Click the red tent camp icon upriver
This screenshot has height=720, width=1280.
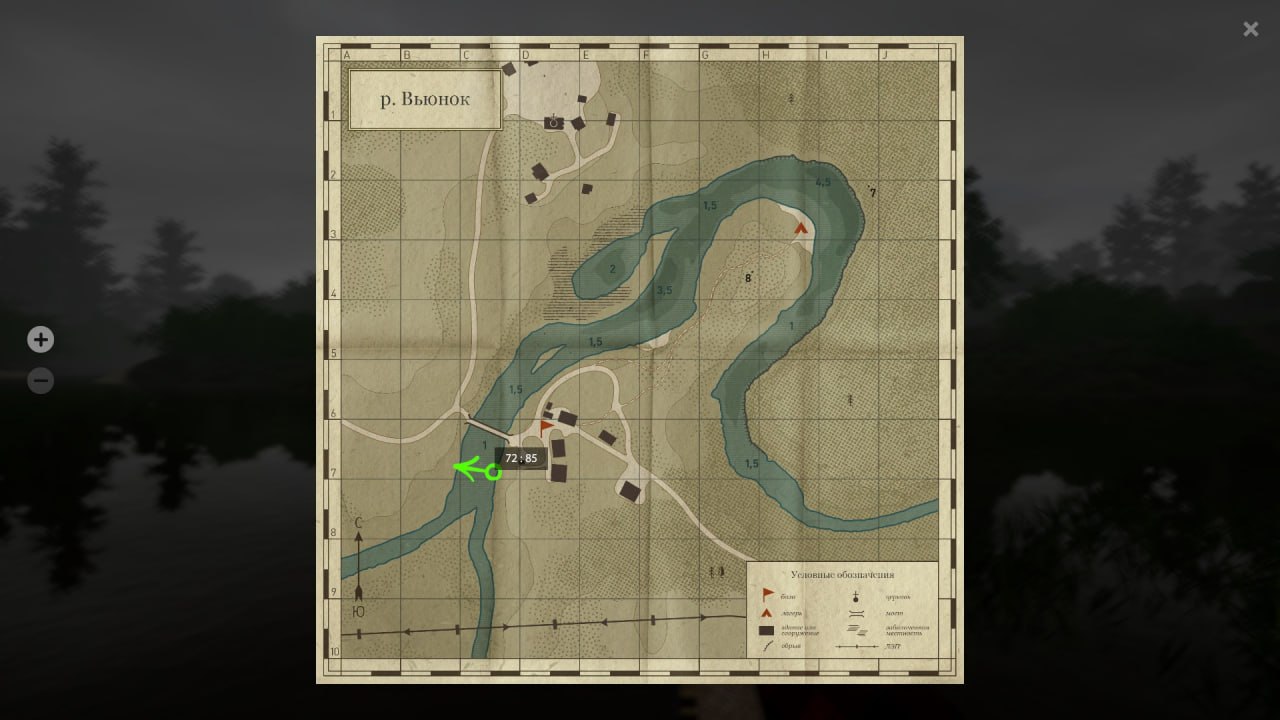[800, 227]
